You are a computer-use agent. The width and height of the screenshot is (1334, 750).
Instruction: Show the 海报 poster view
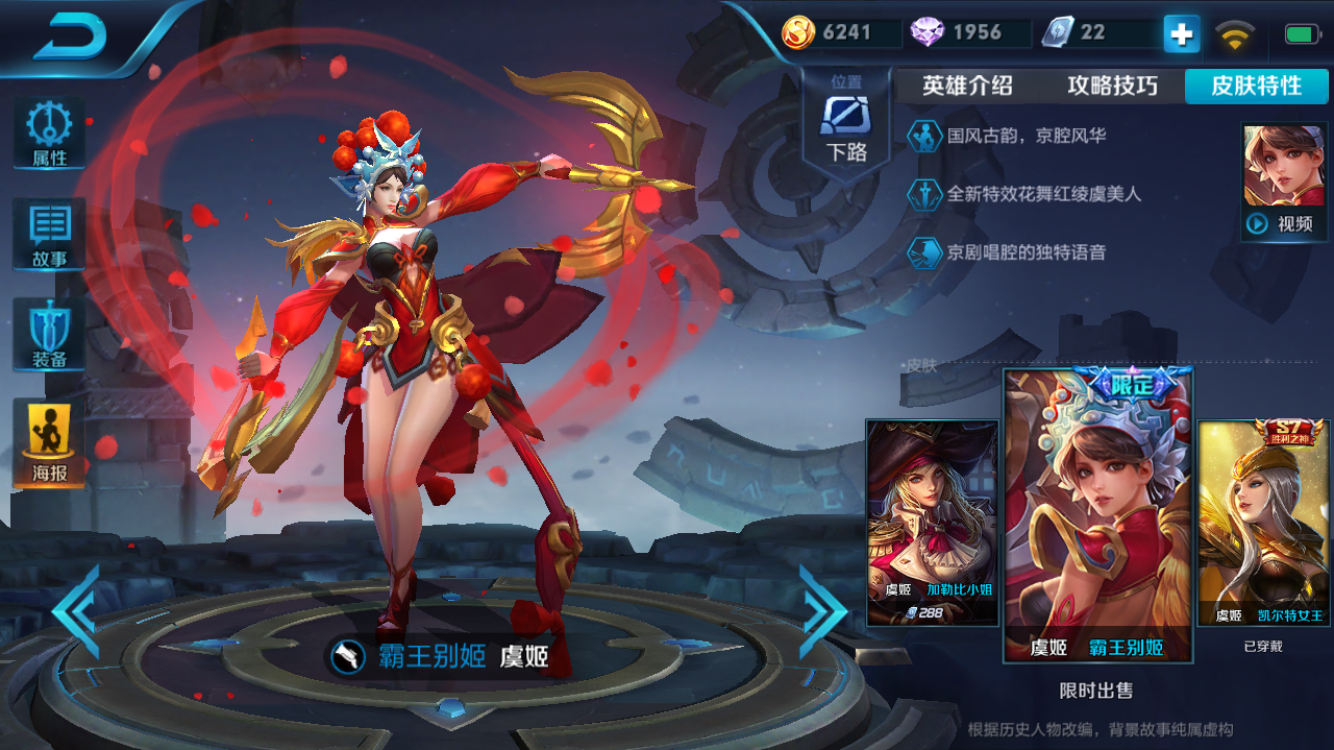click(x=49, y=443)
